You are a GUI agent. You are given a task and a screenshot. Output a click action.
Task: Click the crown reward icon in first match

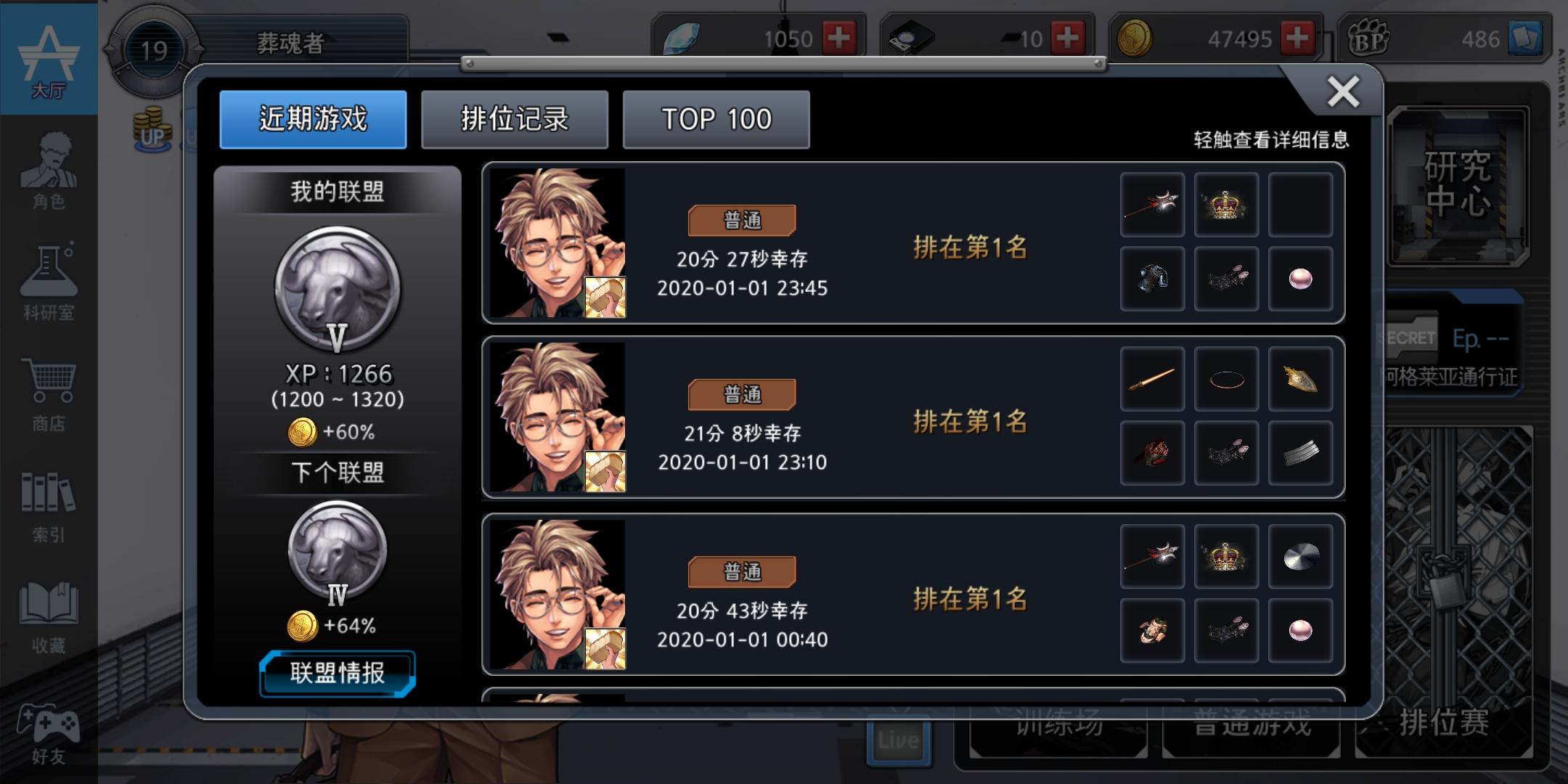pos(1227,205)
